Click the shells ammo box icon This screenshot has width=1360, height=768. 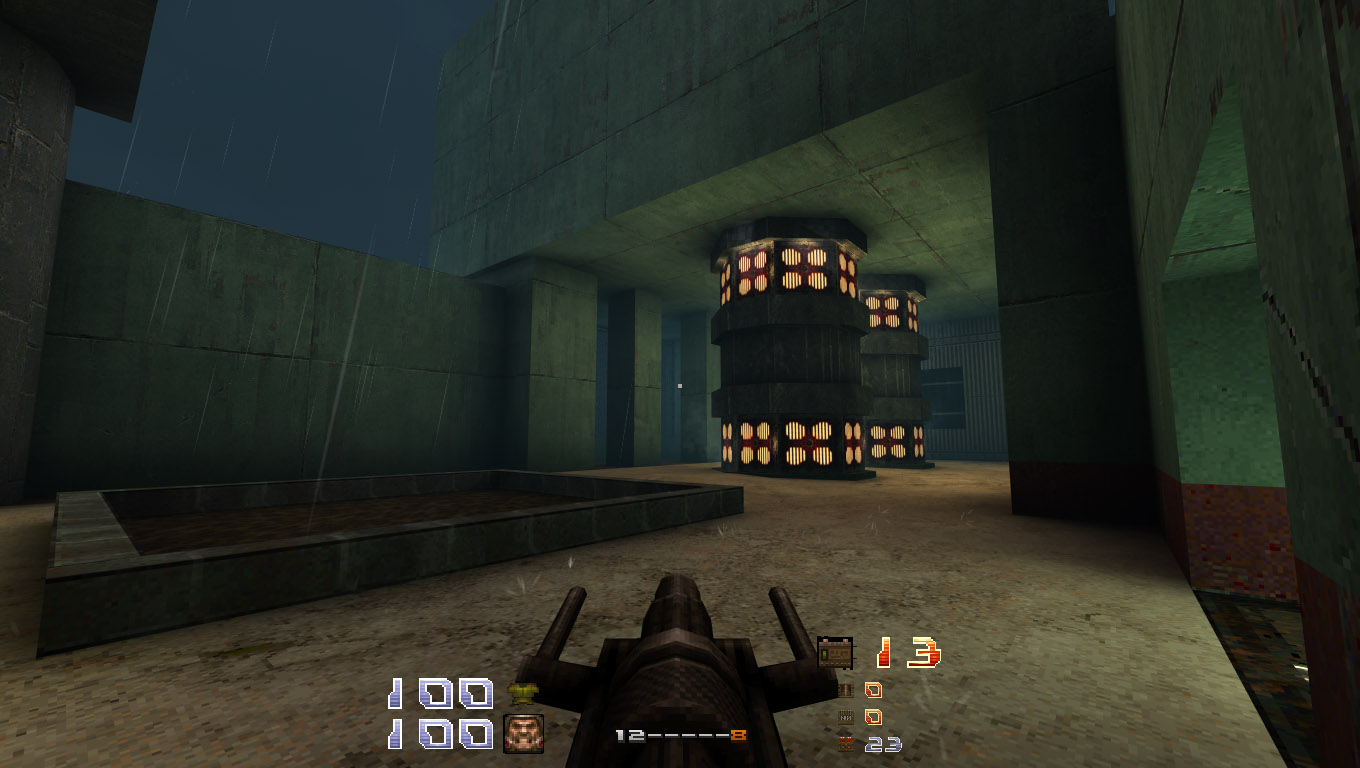(836, 651)
